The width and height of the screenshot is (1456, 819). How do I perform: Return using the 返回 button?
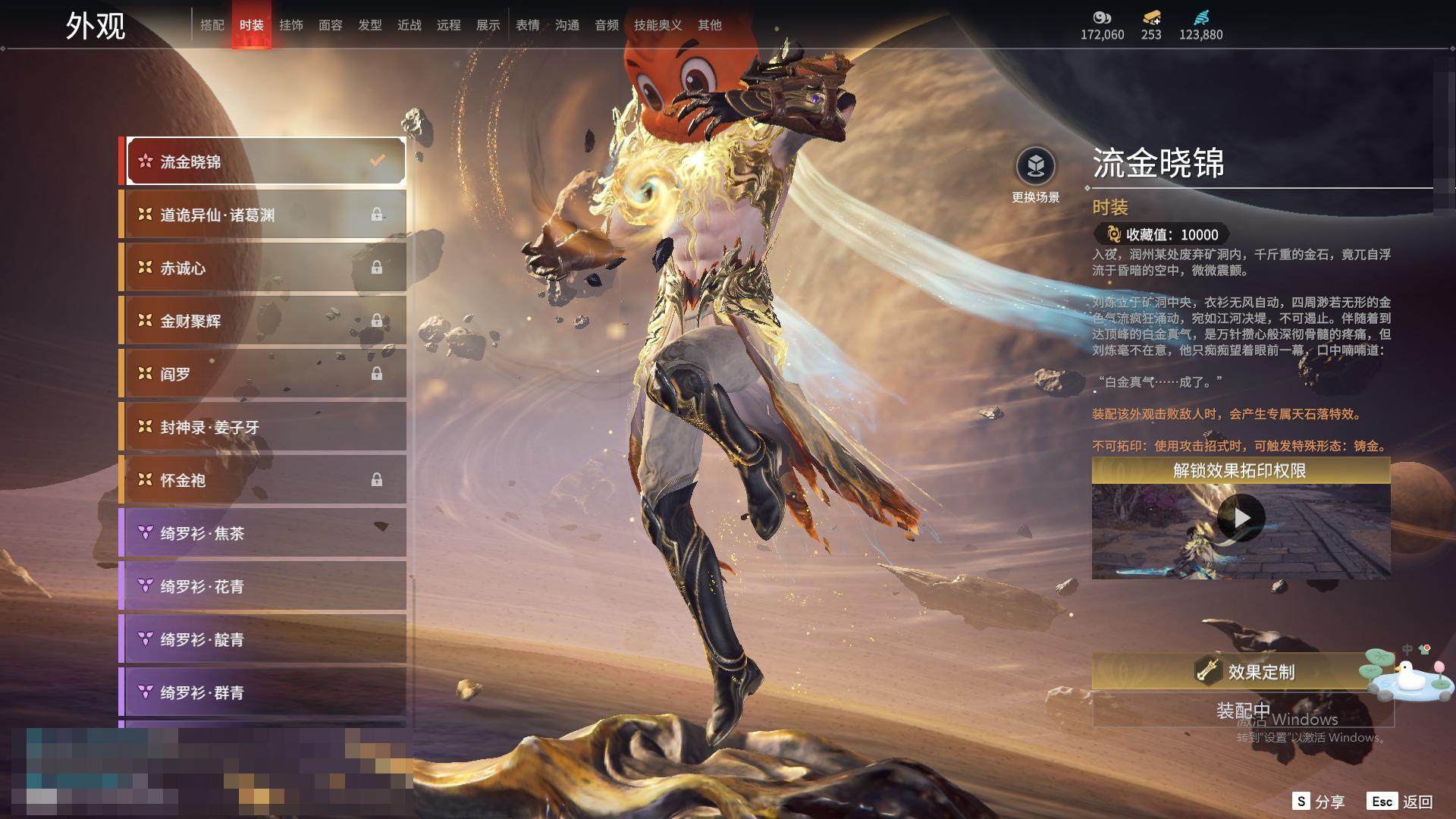click(x=1400, y=802)
